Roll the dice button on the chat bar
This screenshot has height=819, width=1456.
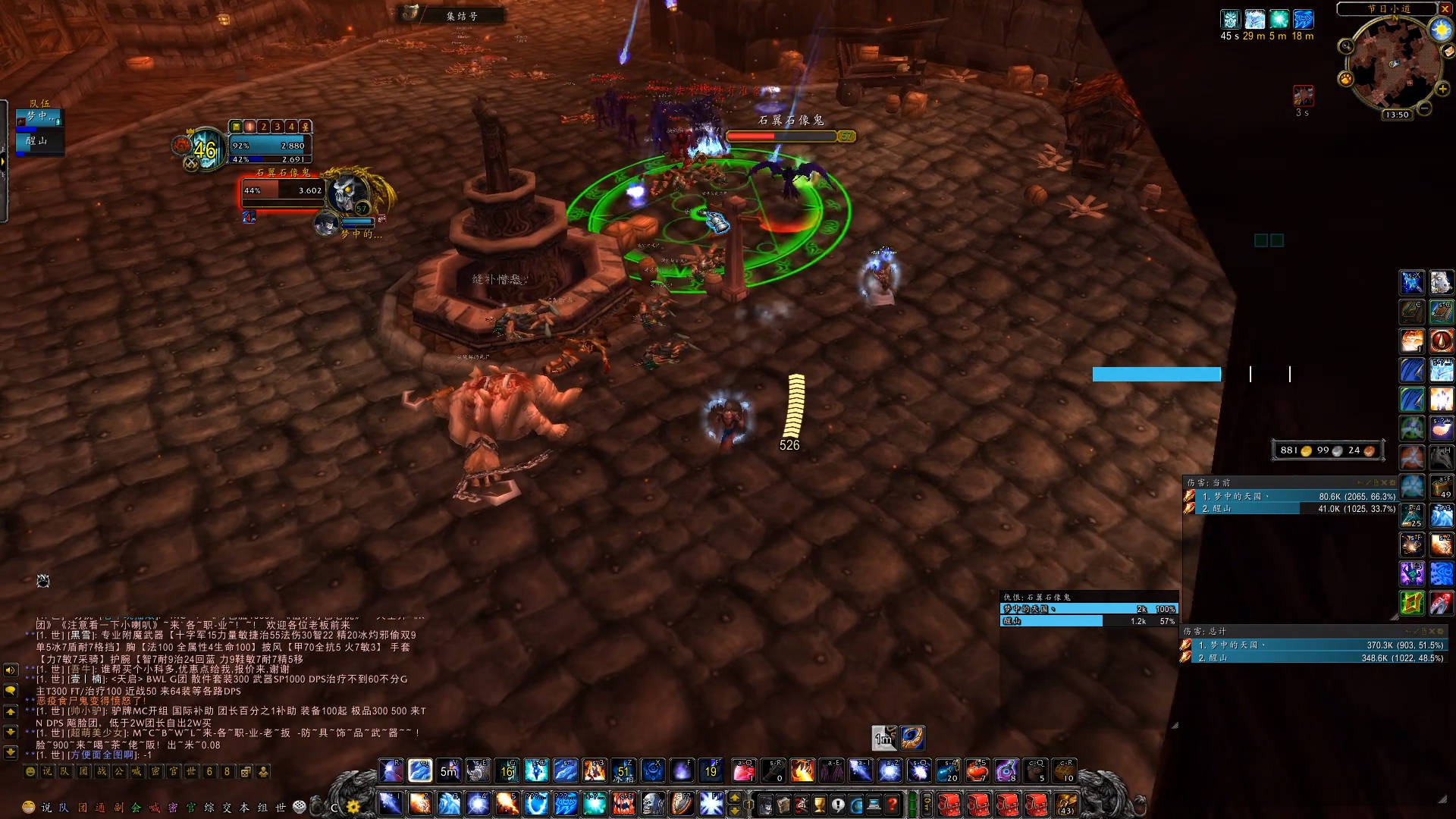tap(300, 807)
